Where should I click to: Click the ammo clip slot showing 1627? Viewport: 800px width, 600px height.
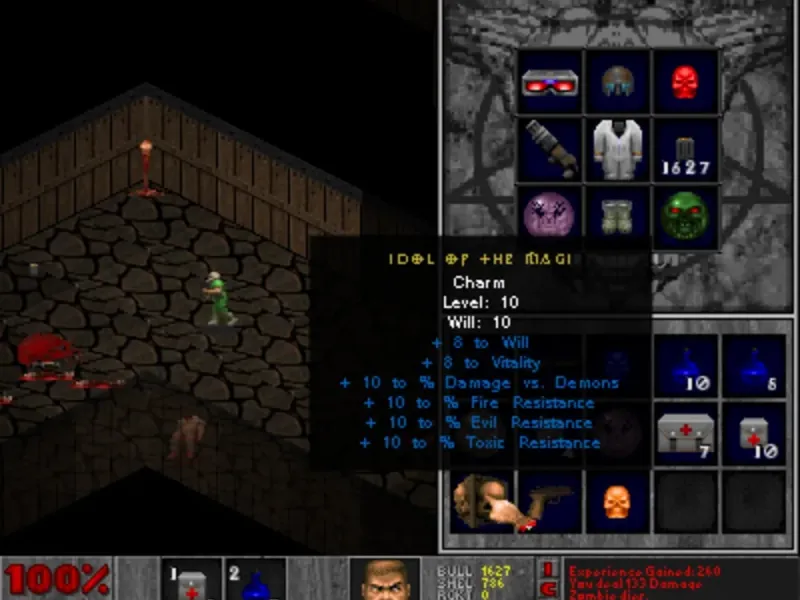[x=686, y=149]
